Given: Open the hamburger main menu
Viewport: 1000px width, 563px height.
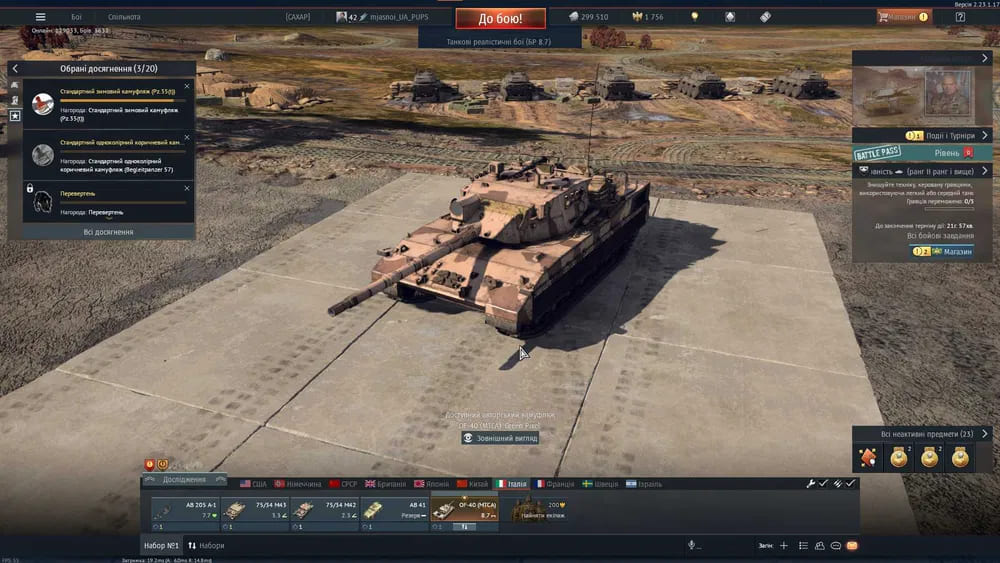Looking at the screenshot, I should coord(40,17).
